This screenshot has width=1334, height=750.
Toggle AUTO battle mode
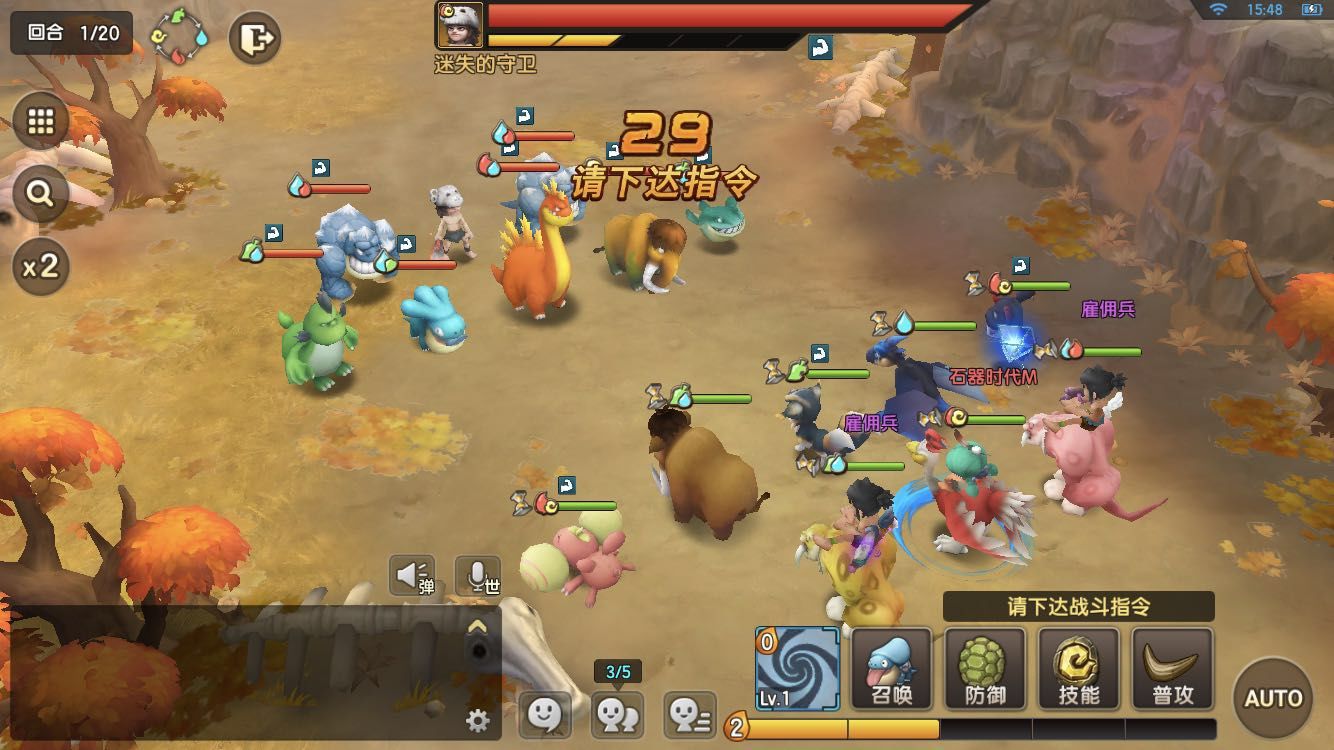point(1273,697)
